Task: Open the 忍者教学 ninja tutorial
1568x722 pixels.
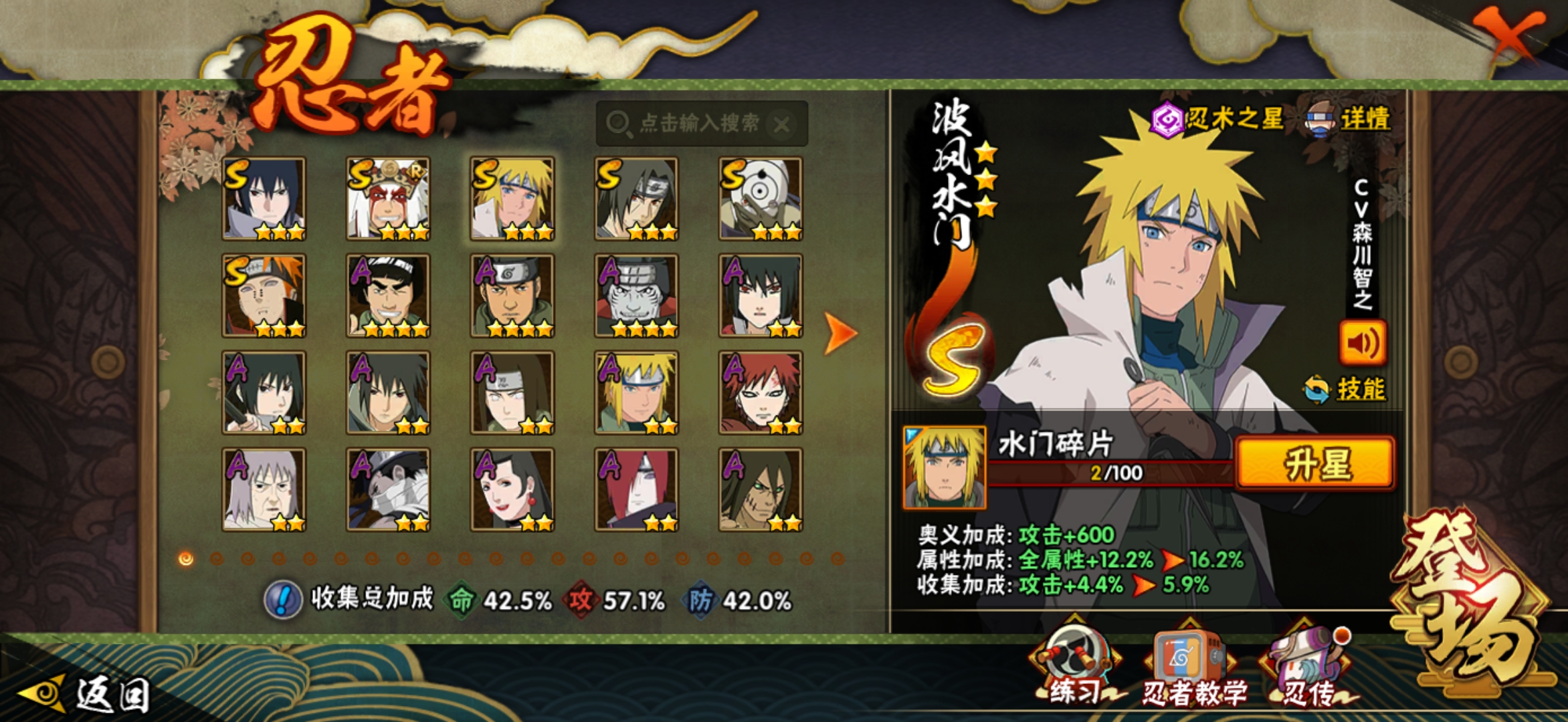Action: coord(1193,669)
